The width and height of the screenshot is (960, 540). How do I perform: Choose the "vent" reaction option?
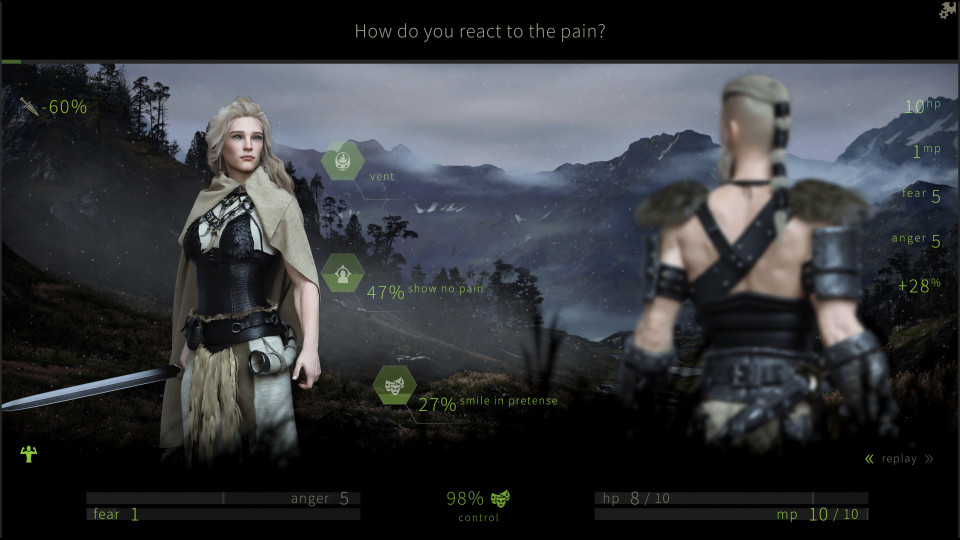tap(342, 161)
